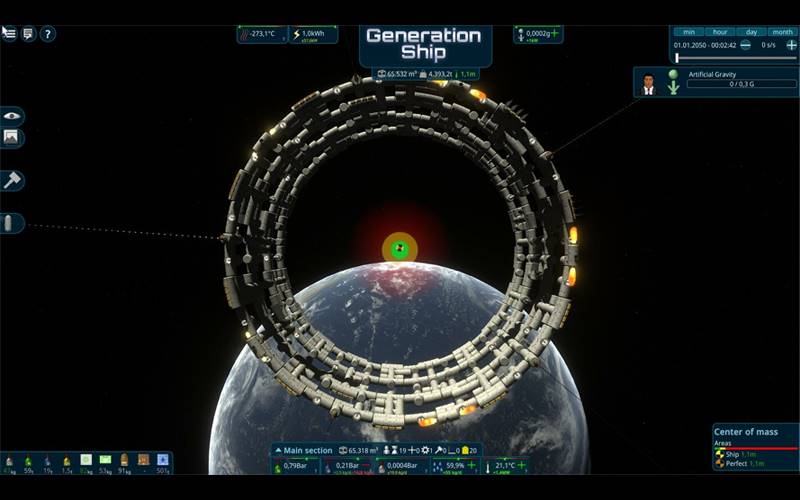This screenshot has height=500, width=800.
Task: Click the gravity plus button at top
Action: 555,34
